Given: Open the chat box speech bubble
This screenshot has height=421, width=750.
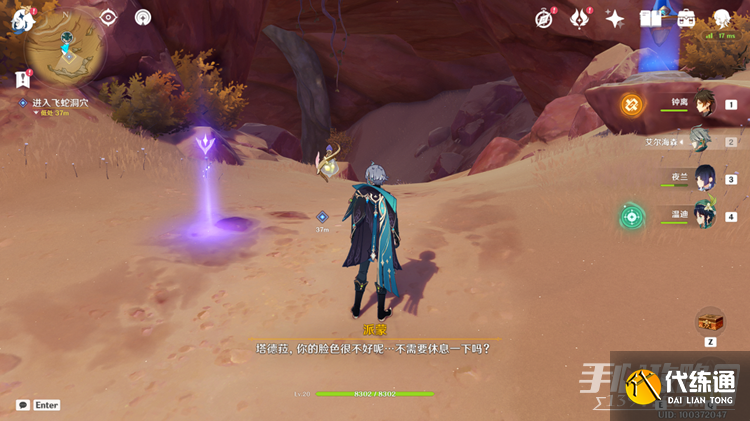Looking at the screenshot, I should click(22, 405).
